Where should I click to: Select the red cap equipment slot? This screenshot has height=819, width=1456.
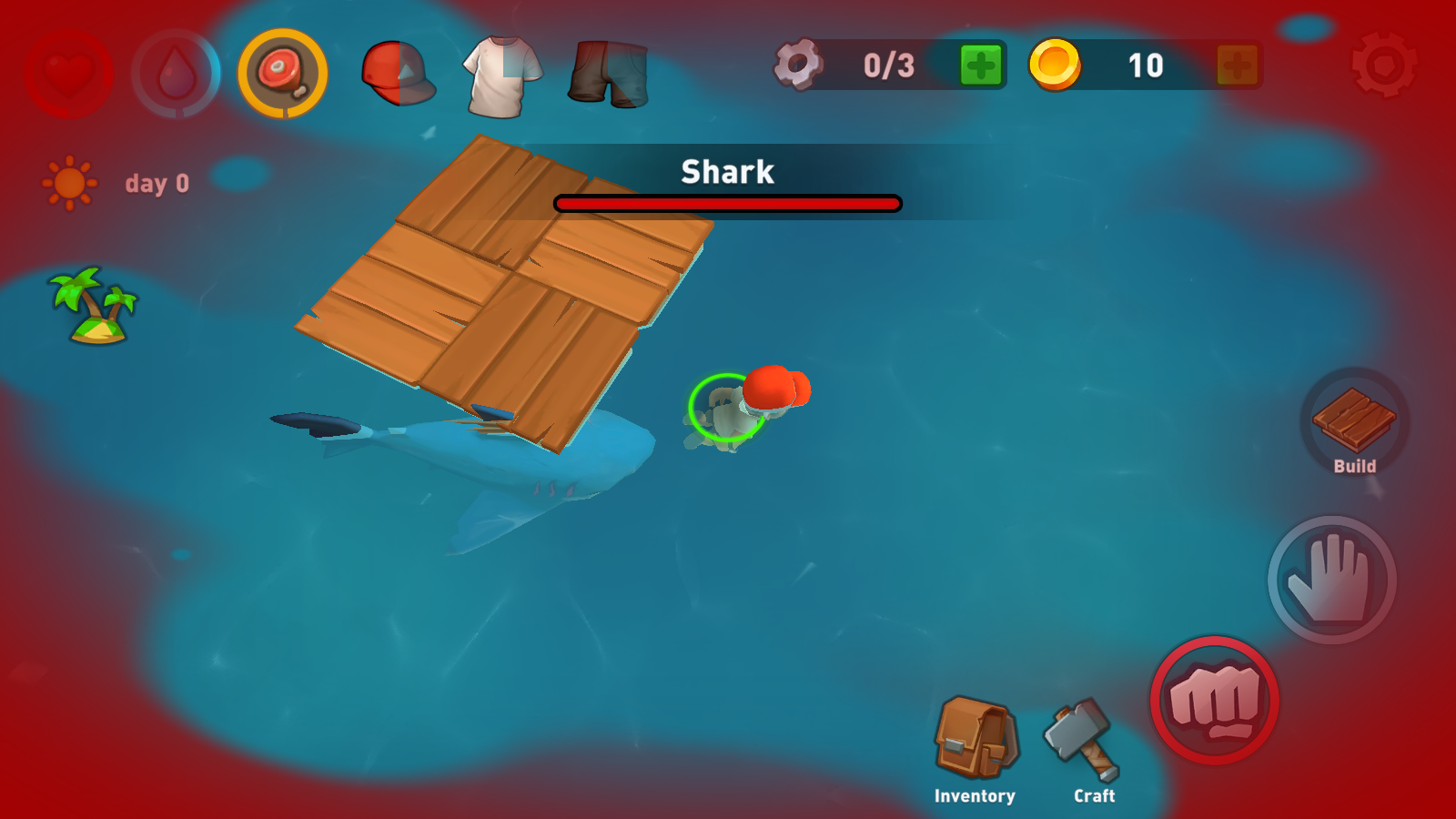398,73
